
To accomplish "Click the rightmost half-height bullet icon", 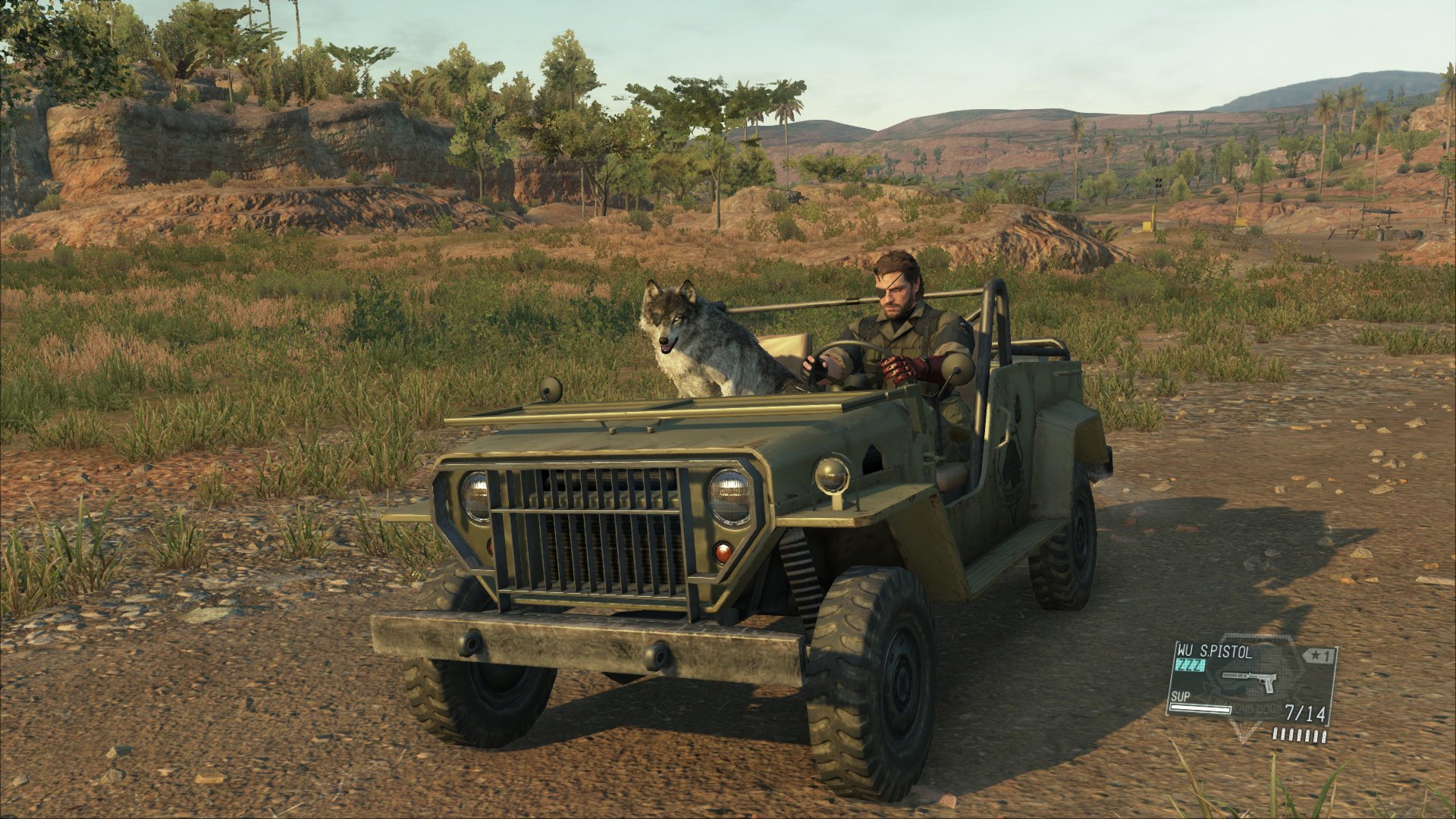I will click(1324, 736).
